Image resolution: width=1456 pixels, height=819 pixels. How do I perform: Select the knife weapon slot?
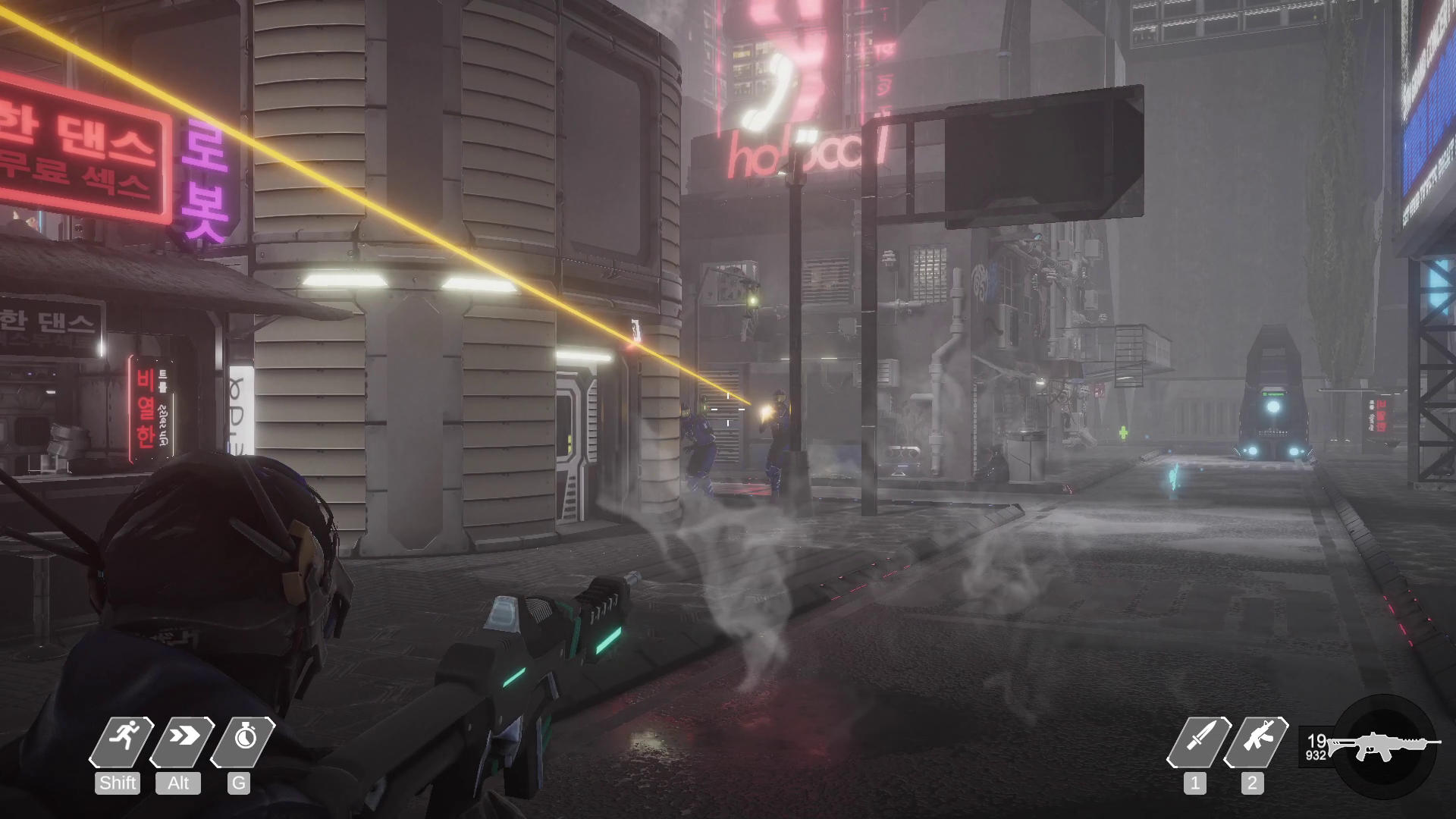click(1198, 741)
